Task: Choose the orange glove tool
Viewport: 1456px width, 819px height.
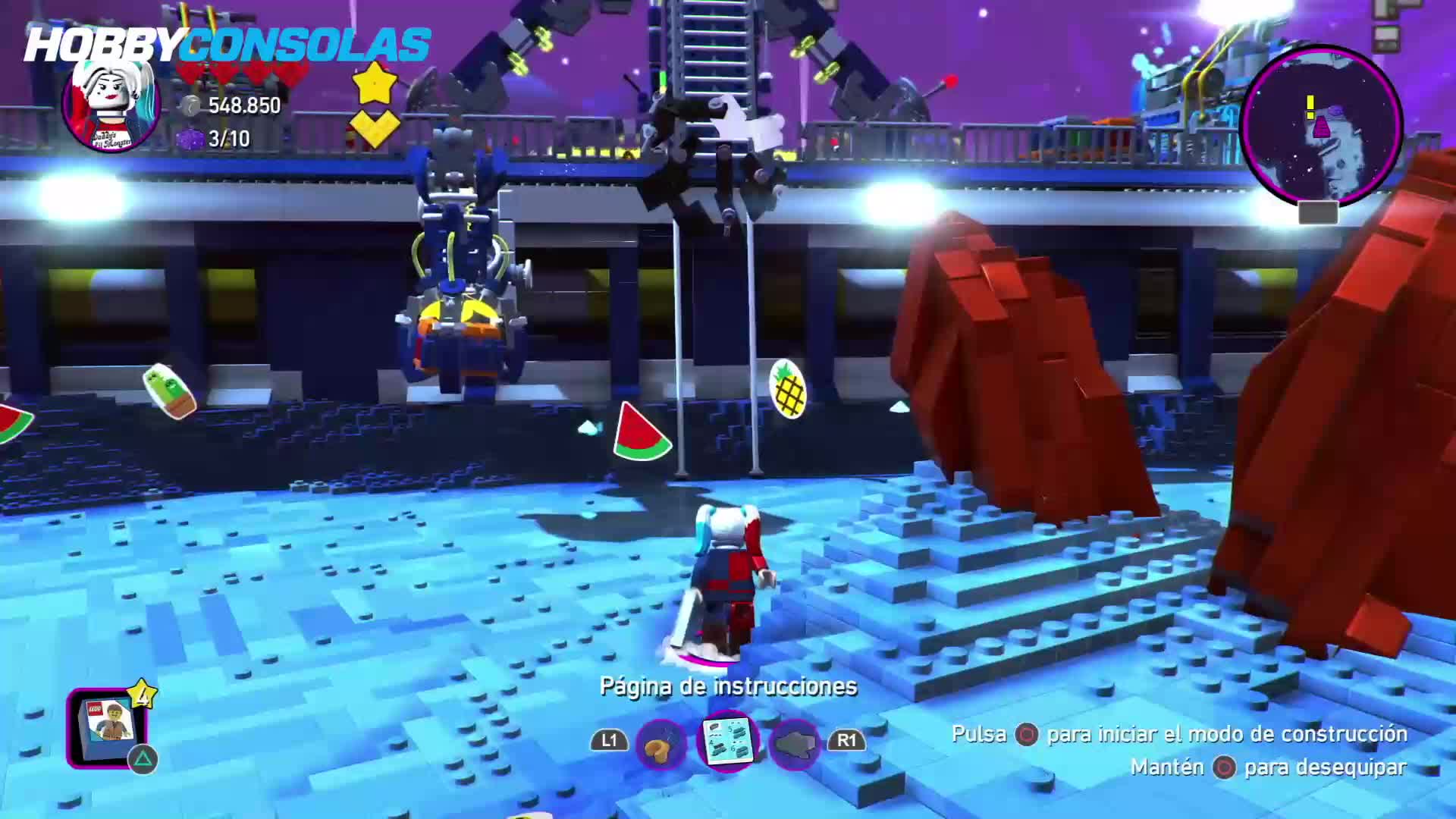Action: click(661, 744)
